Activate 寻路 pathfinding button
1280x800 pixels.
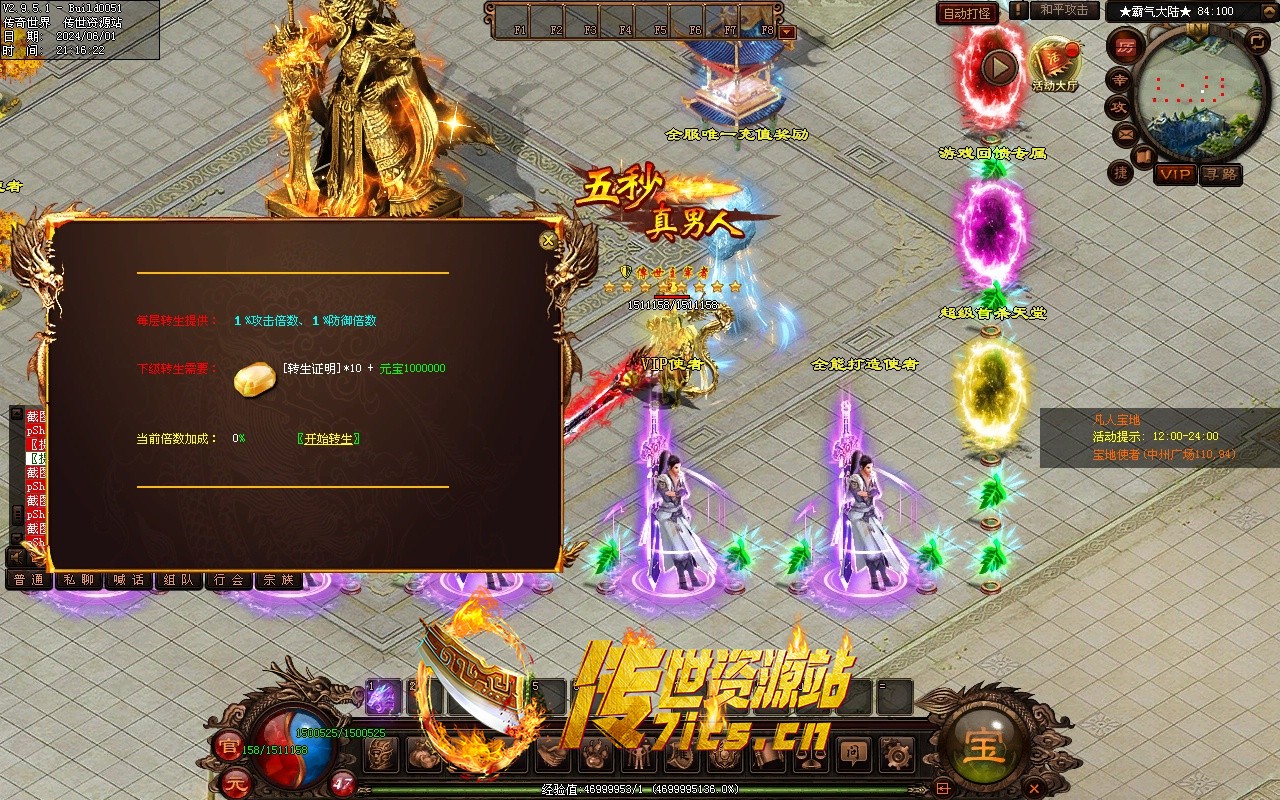(1219, 174)
